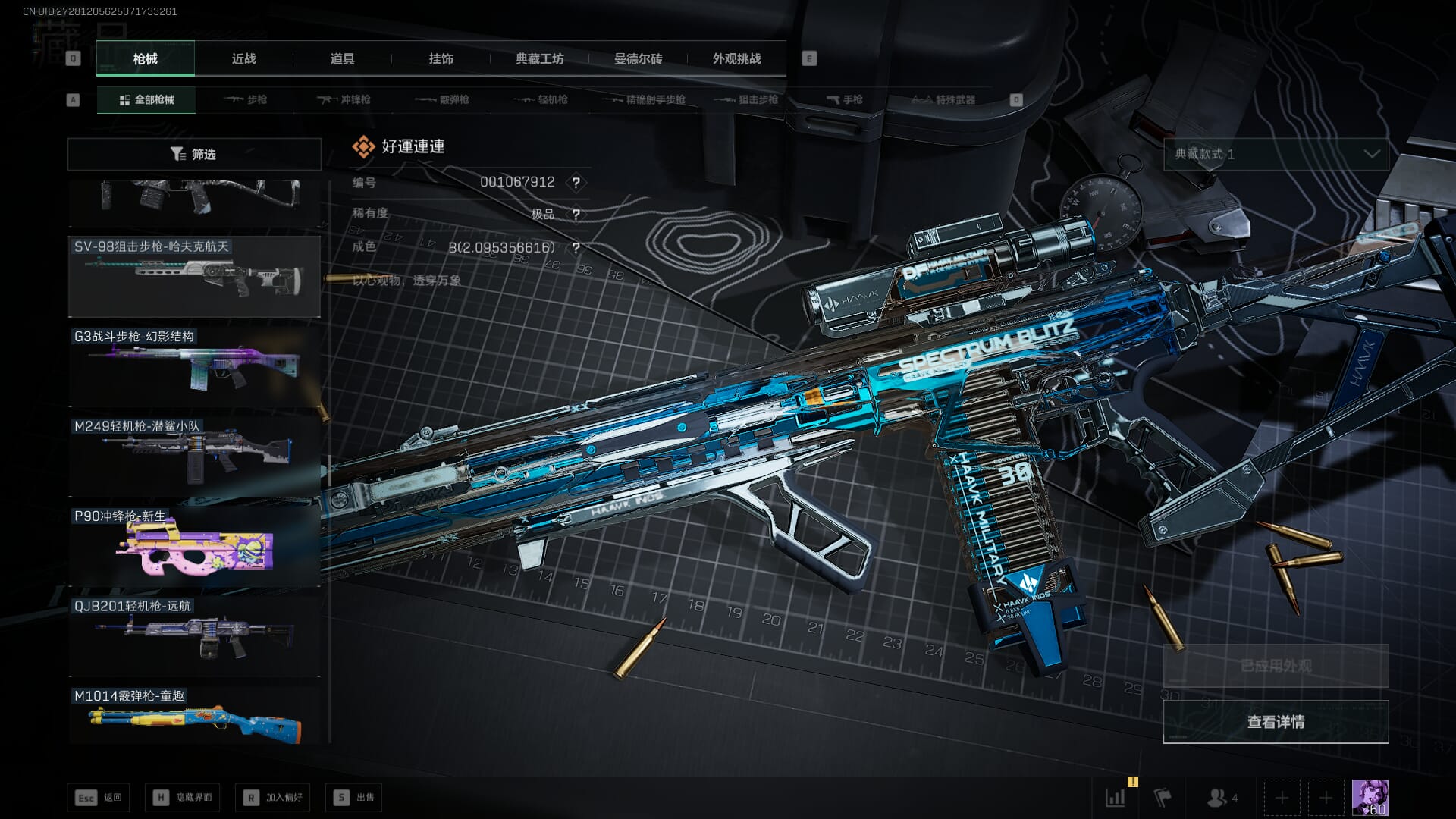Show the 外观挑战 tab

(x=736, y=58)
